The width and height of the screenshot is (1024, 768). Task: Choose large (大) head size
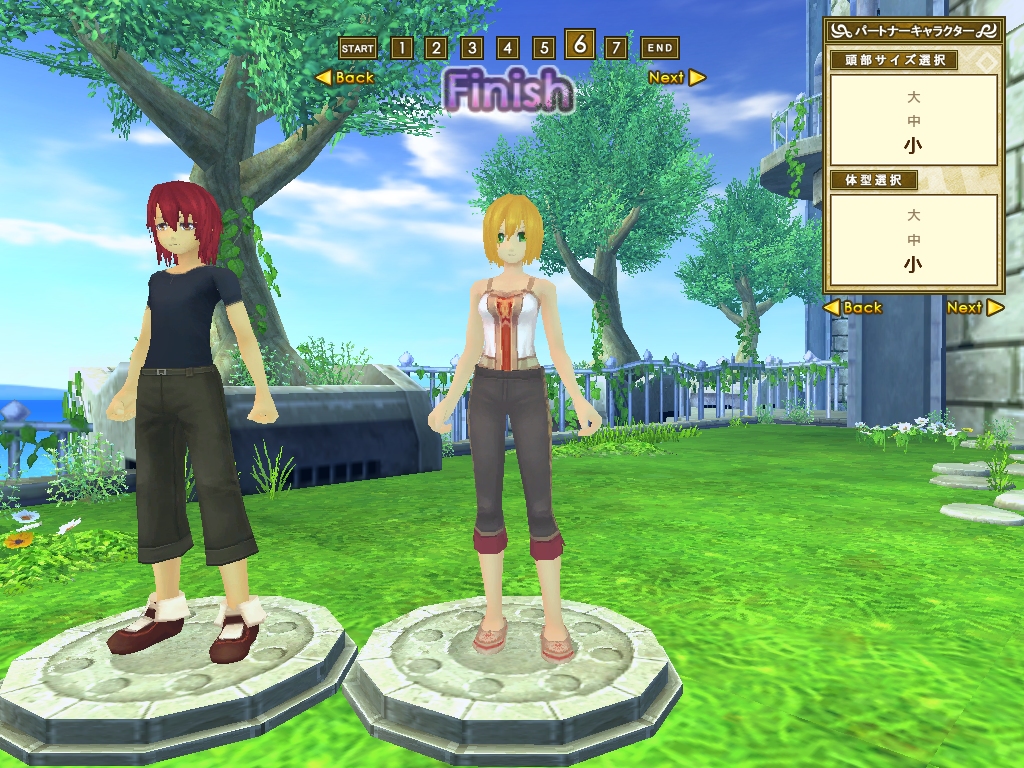[913, 98]
